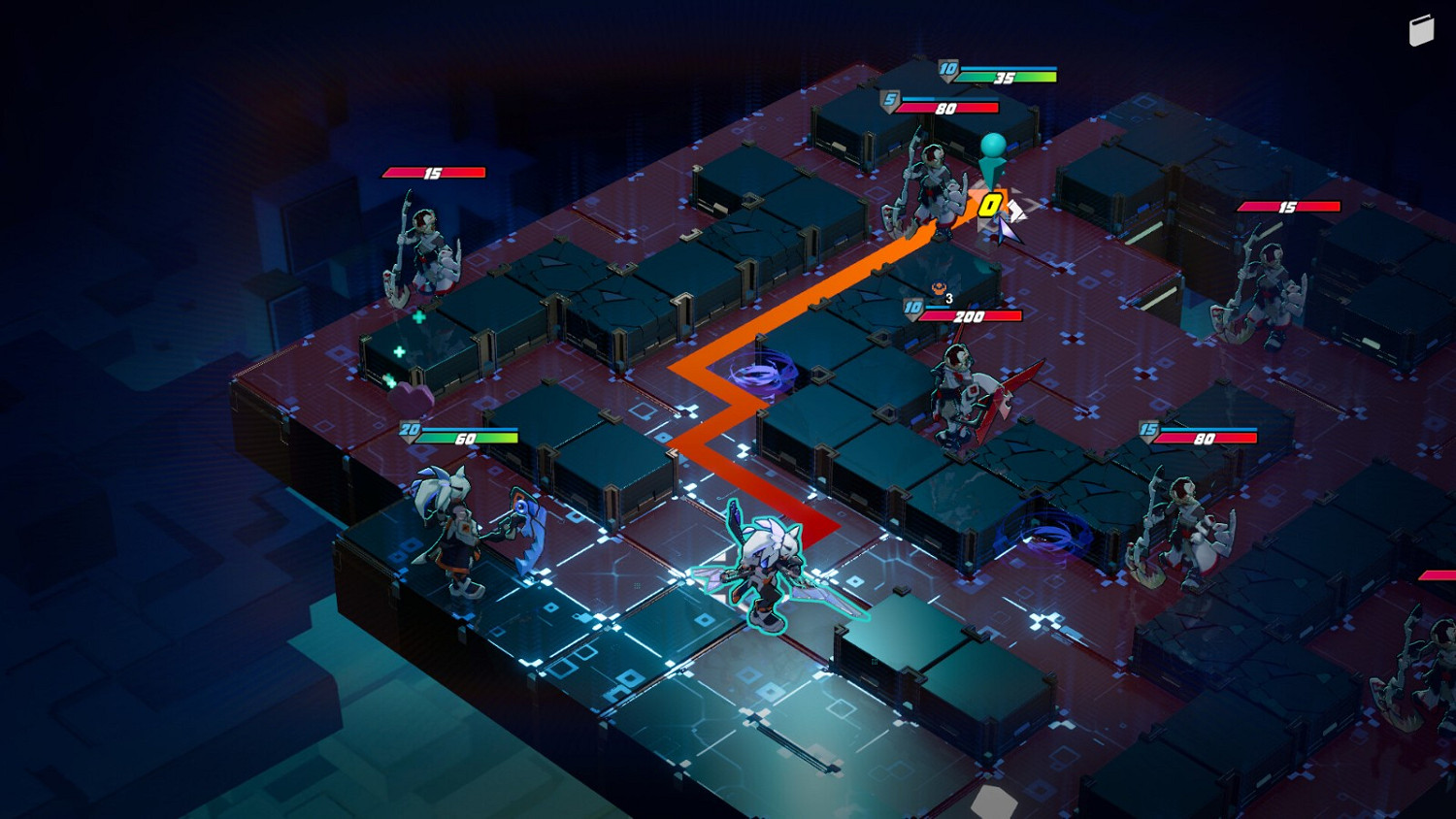Open the journal book icon top-right
Screen dimensions: 1456x819
(x=1423, y=29)
